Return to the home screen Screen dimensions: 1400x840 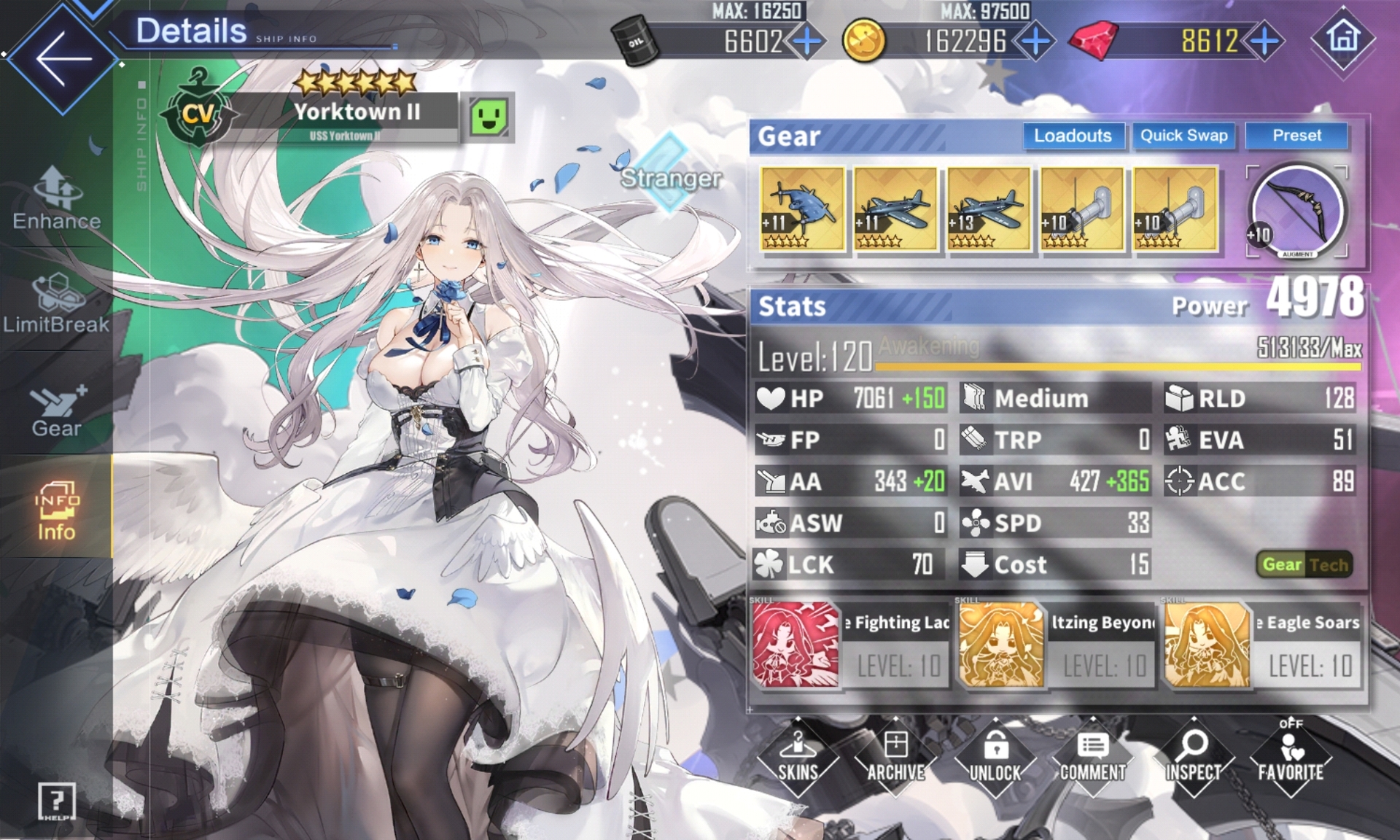(1343, 38)
